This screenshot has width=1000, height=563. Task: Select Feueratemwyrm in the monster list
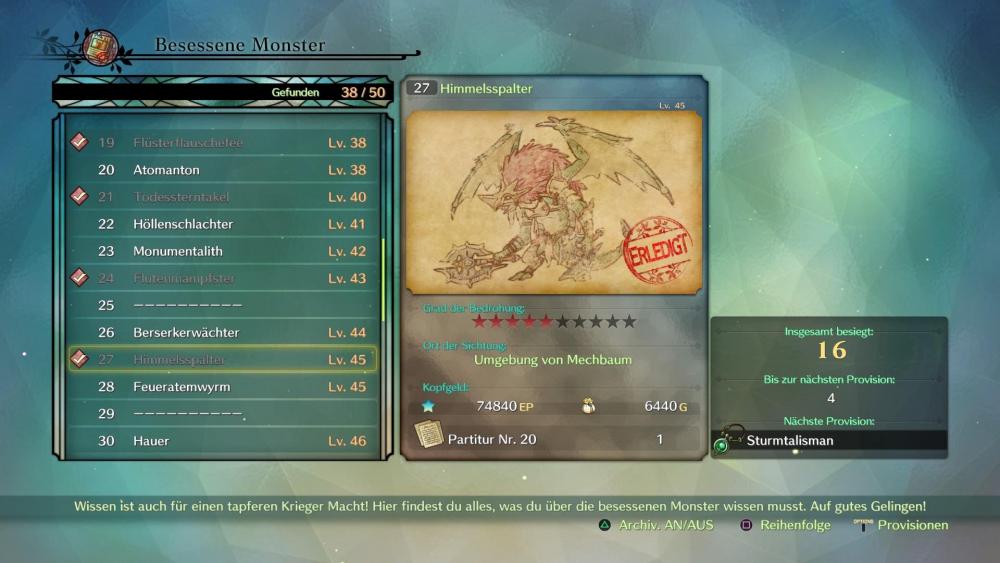222,386
